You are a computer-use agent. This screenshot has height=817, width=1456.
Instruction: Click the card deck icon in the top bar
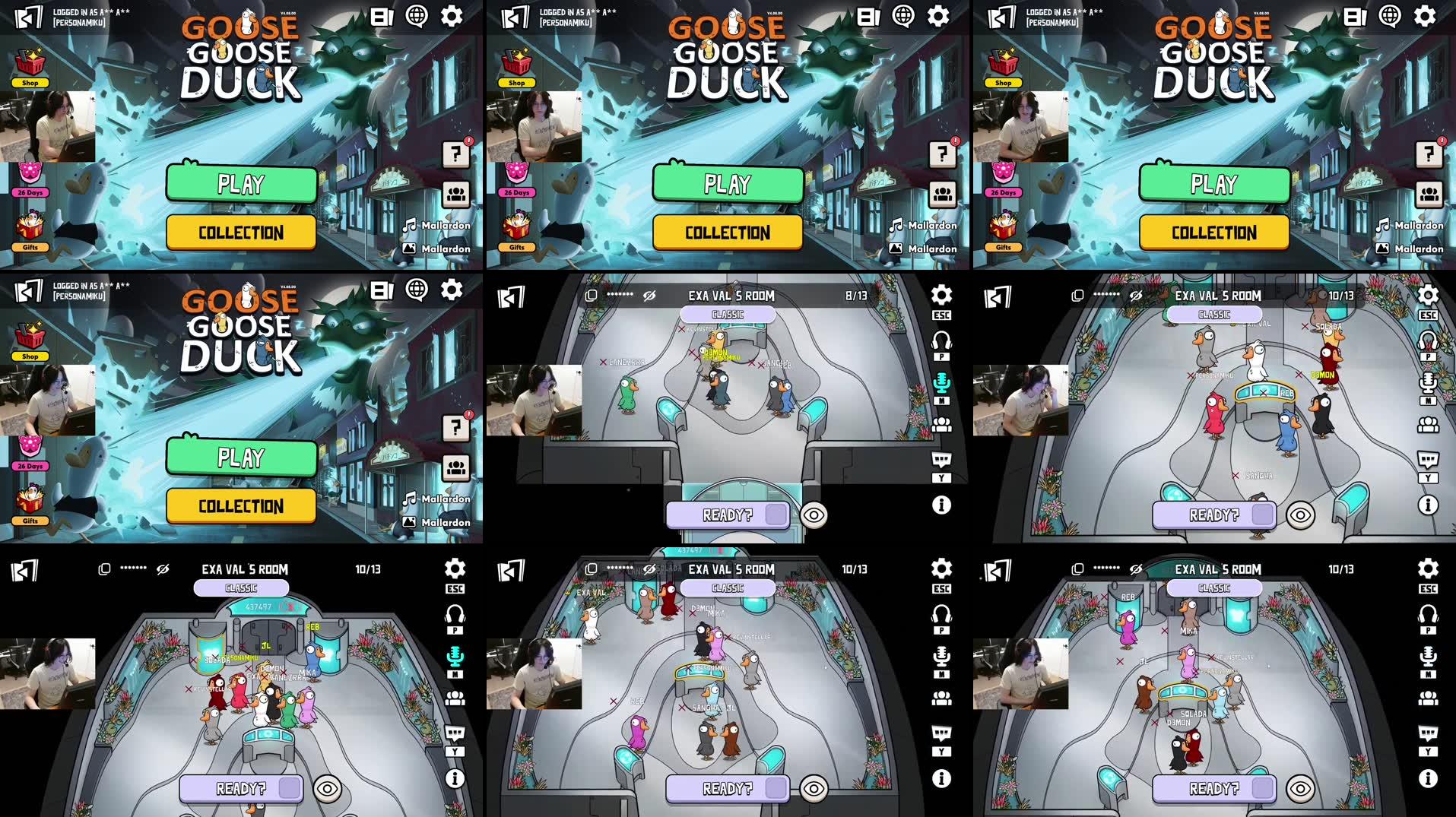pyautogui.click(x=381, y=15)
